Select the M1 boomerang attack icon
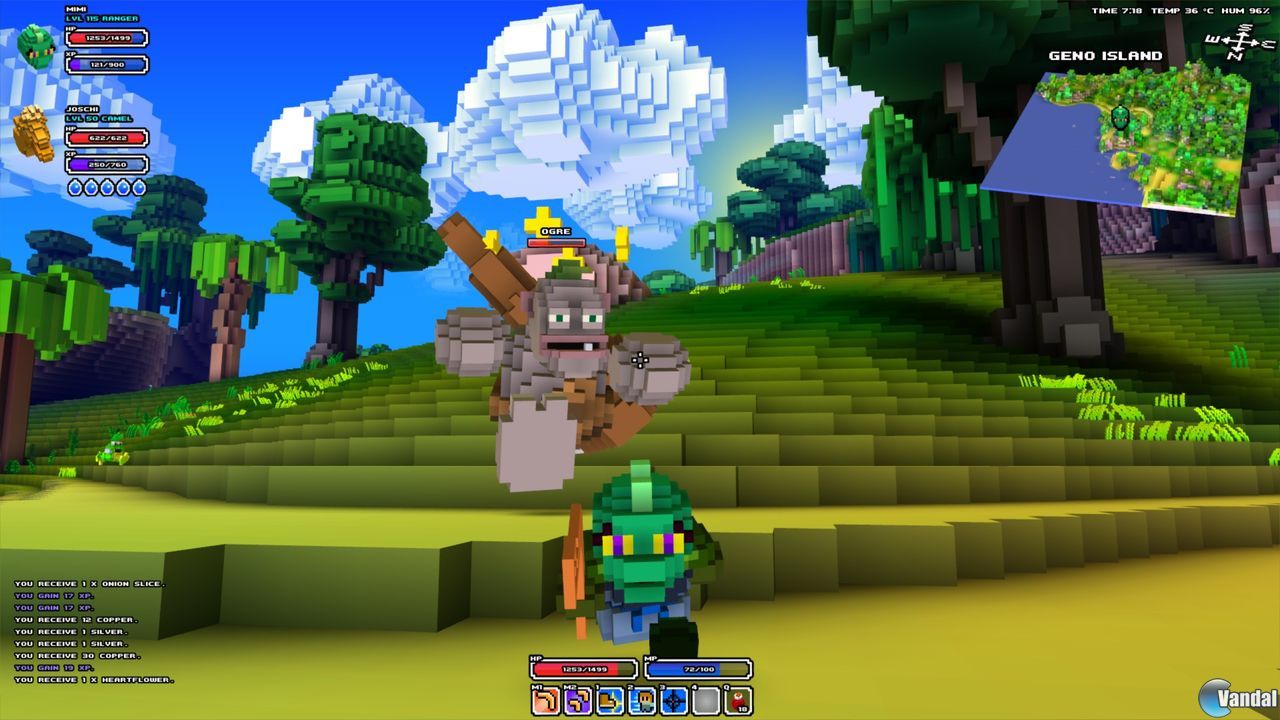The width and height of the screenshot is (1280, 720). tap(543, 699)
